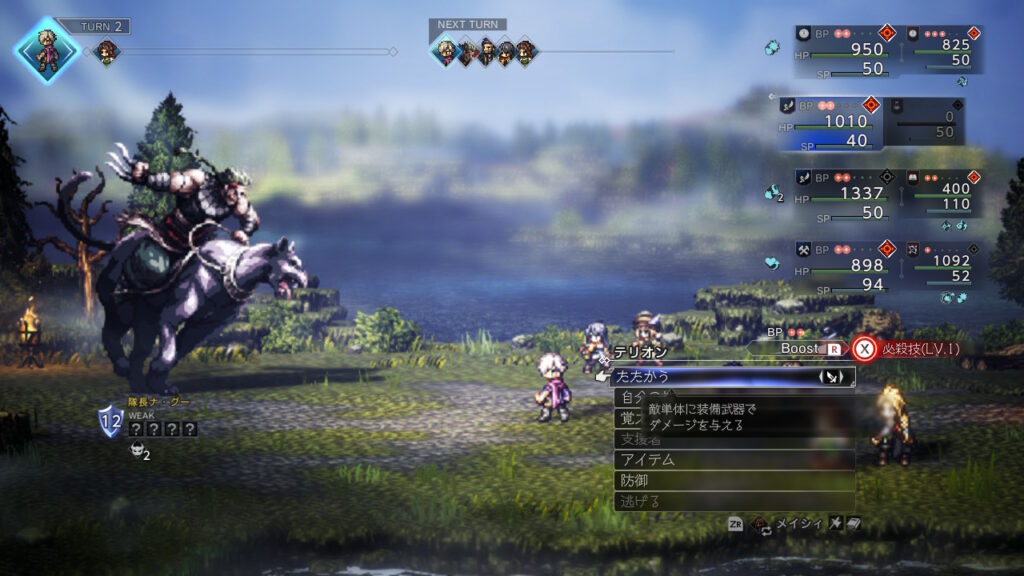The image size is (1024, 576).
Task: Select the party panel showing 1010 HP
Action: tap(828, 121)
